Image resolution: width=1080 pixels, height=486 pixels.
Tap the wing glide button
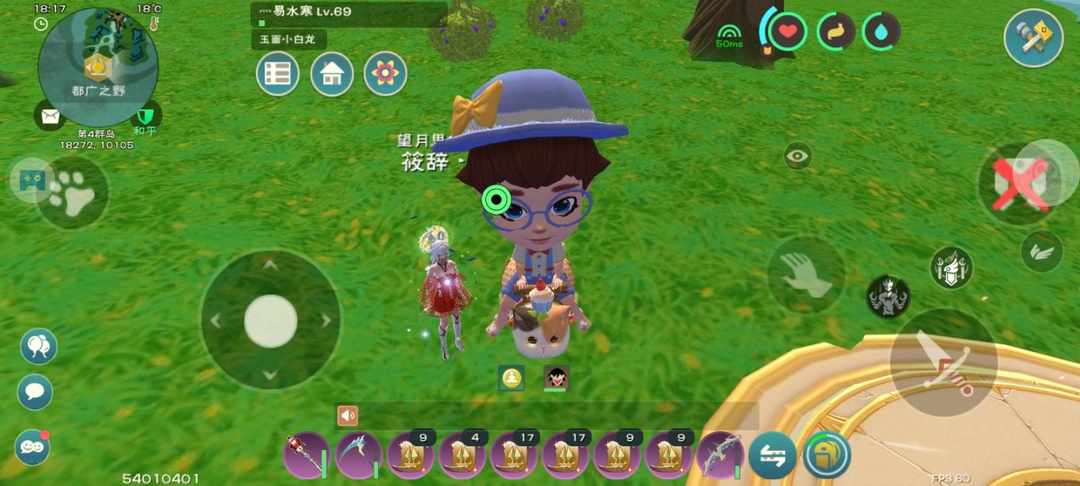(x=1042, y=252)
